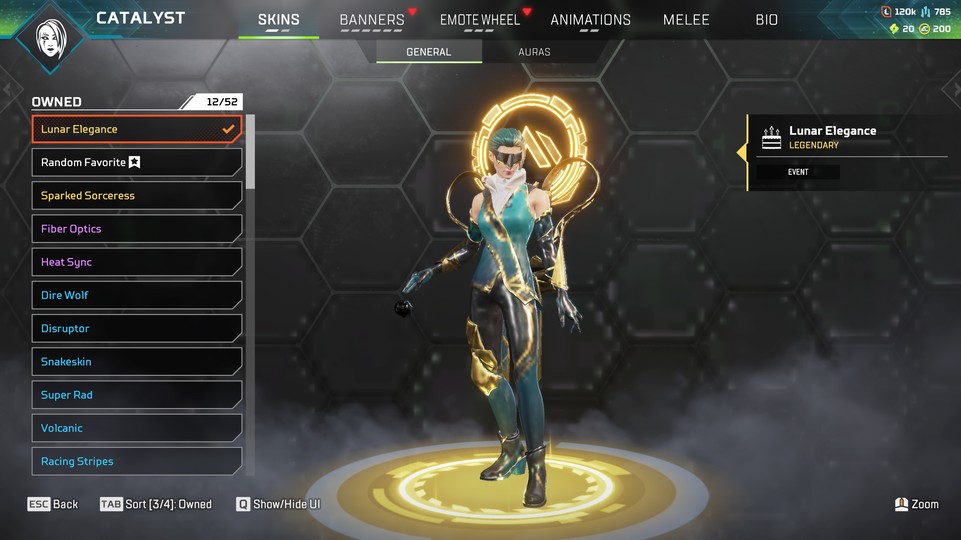Click the Snakeskin skin entry
The image size is (961, 540).
pyautogui.click(x=137, y=362)
